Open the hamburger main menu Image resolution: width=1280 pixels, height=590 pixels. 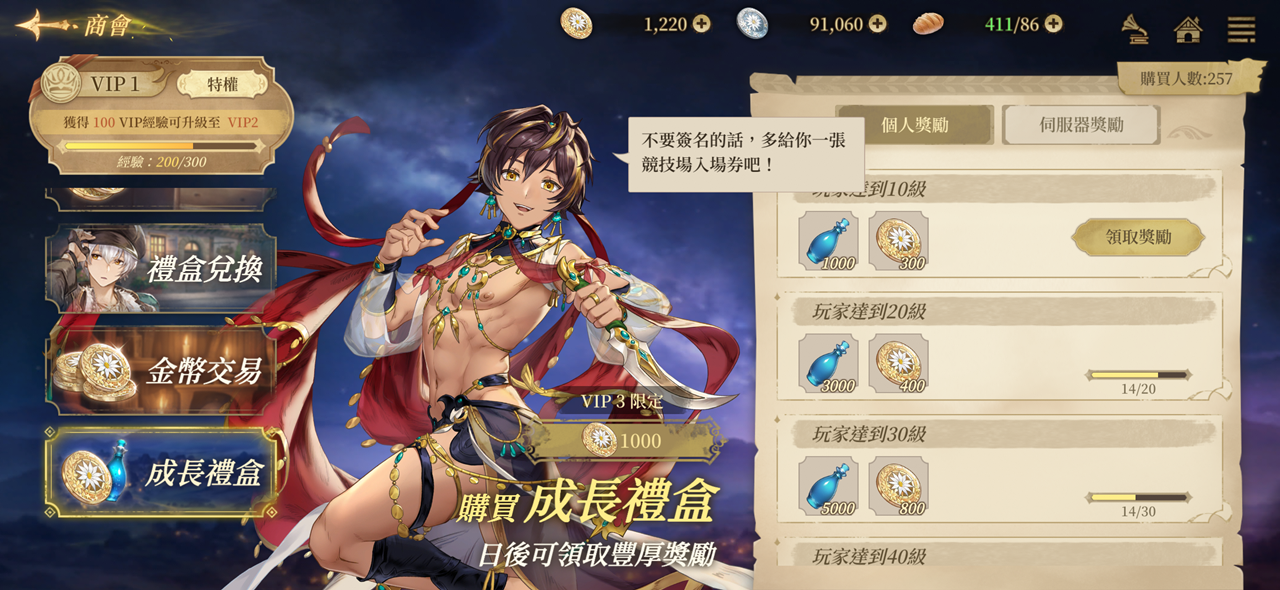point(1241,29)
